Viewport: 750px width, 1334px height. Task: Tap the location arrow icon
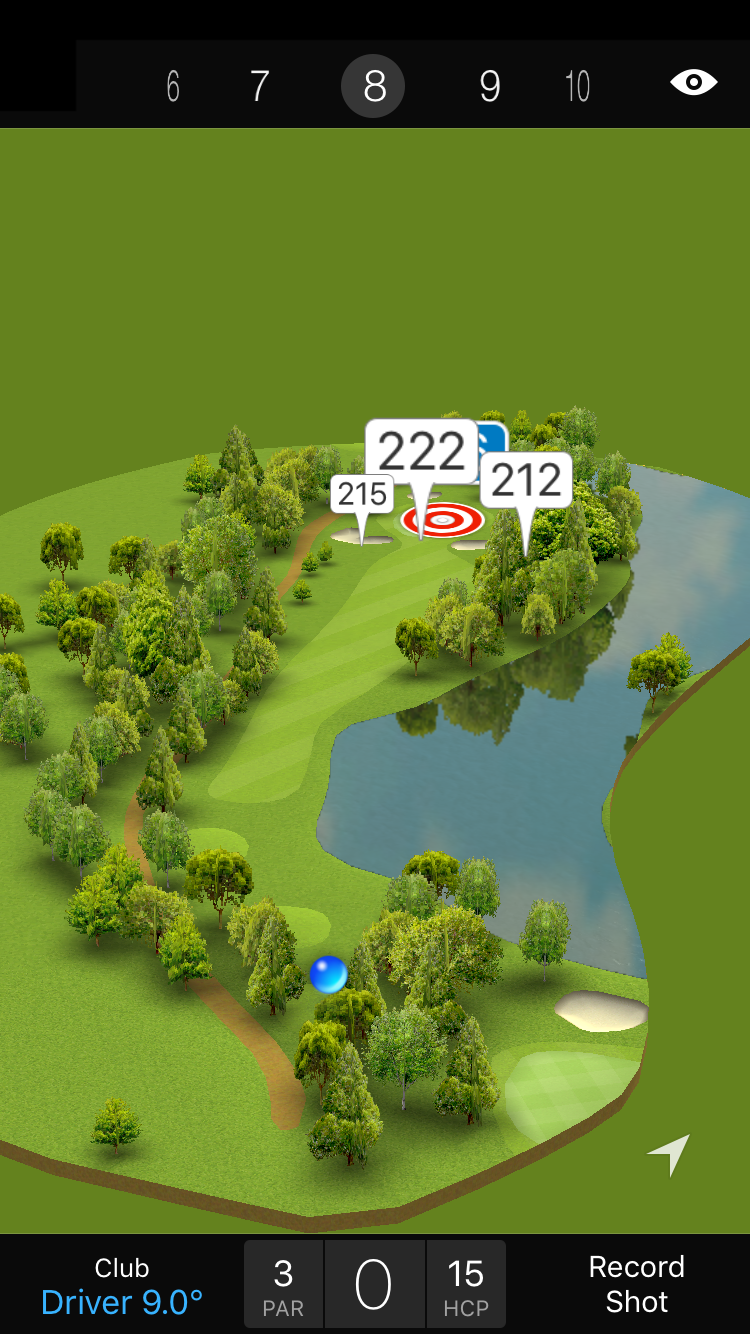pos(669,1154)
